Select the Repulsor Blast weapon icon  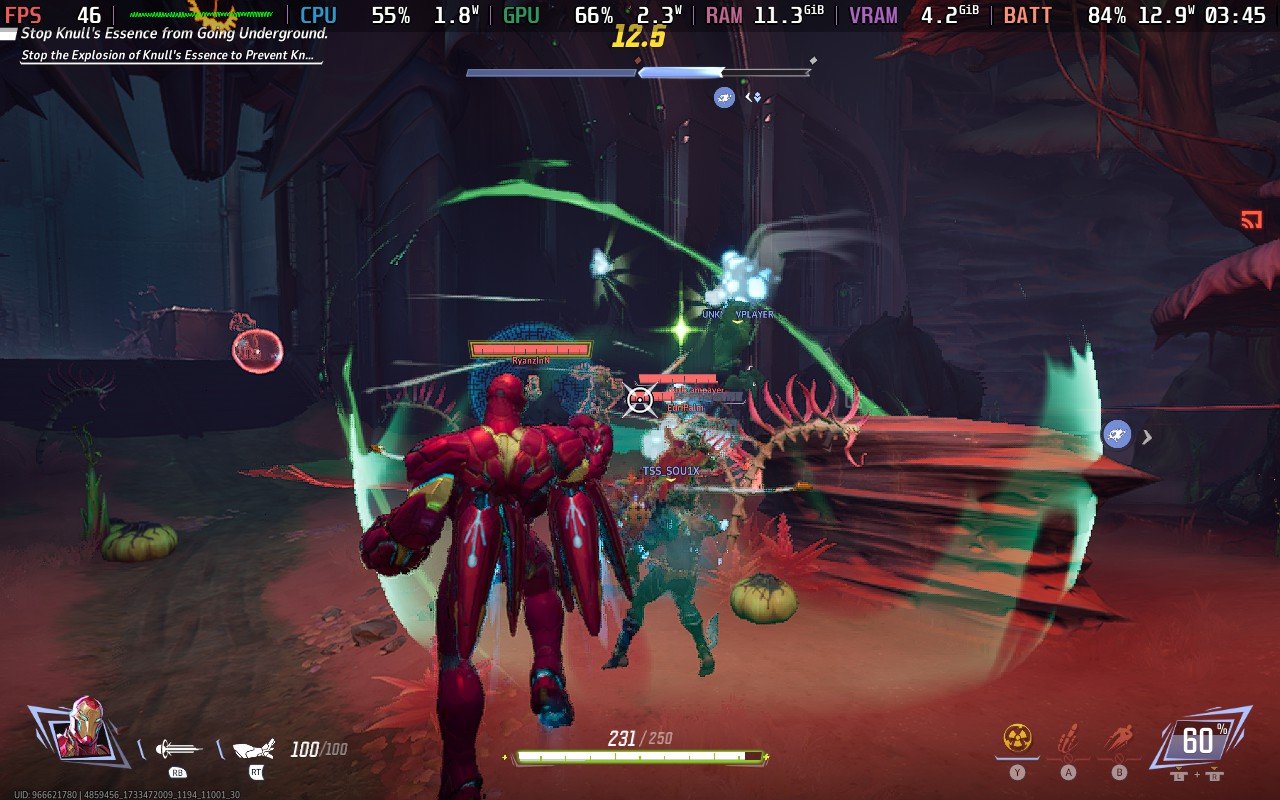click(x=179, y=749)
